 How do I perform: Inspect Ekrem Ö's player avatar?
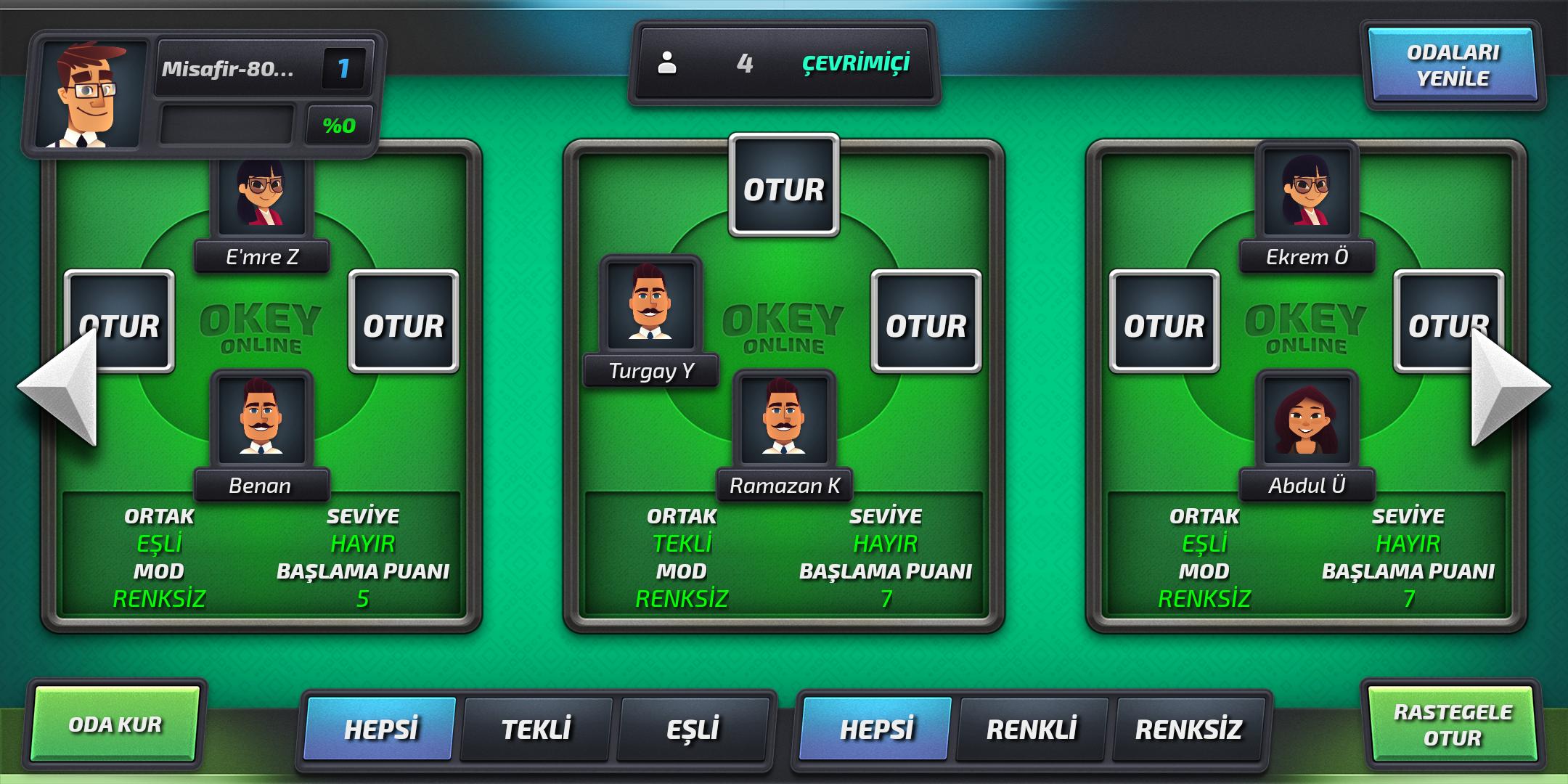click(1307, 190)
